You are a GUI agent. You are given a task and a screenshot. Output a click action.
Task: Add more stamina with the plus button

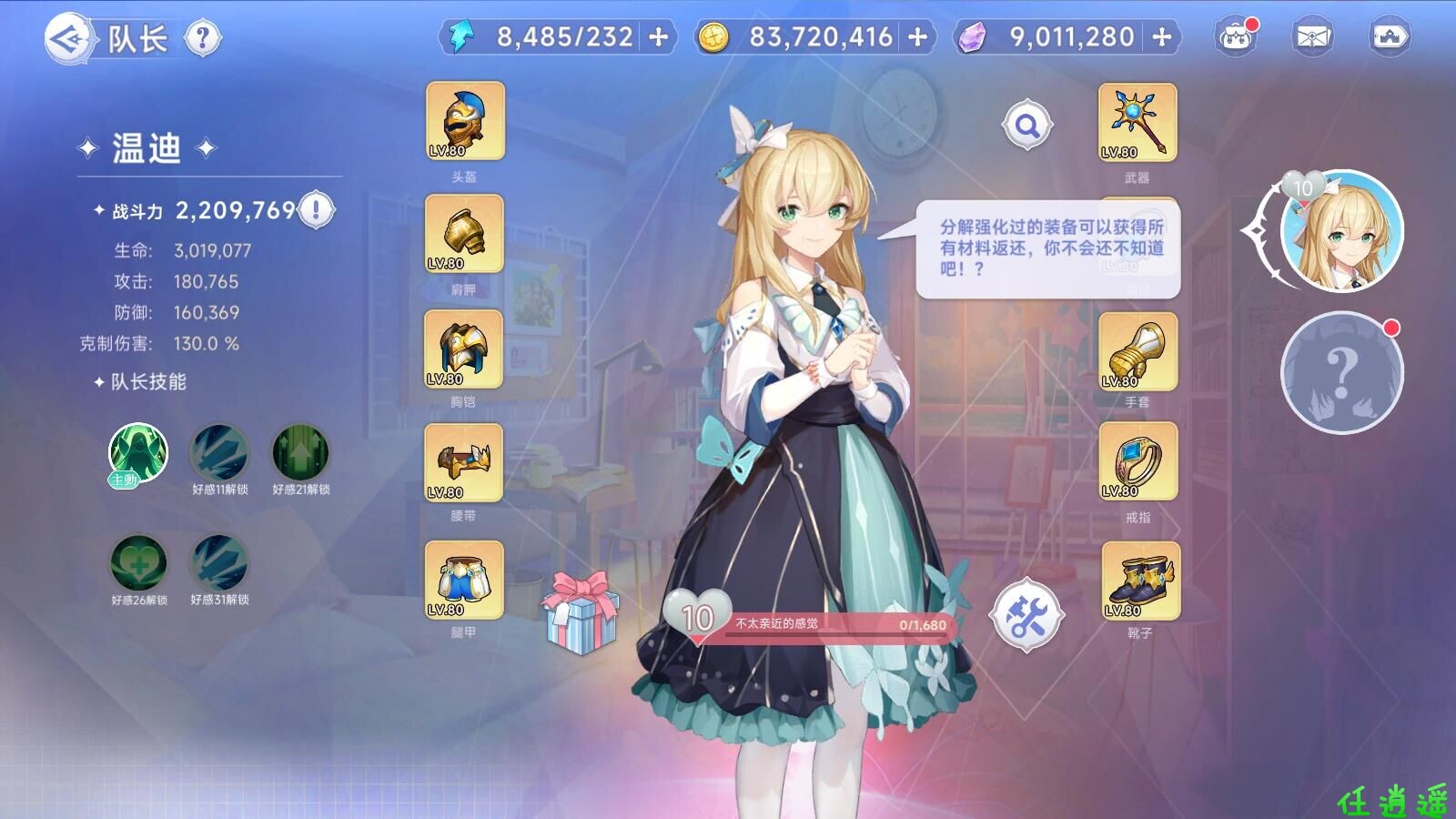tap(658, 37)
